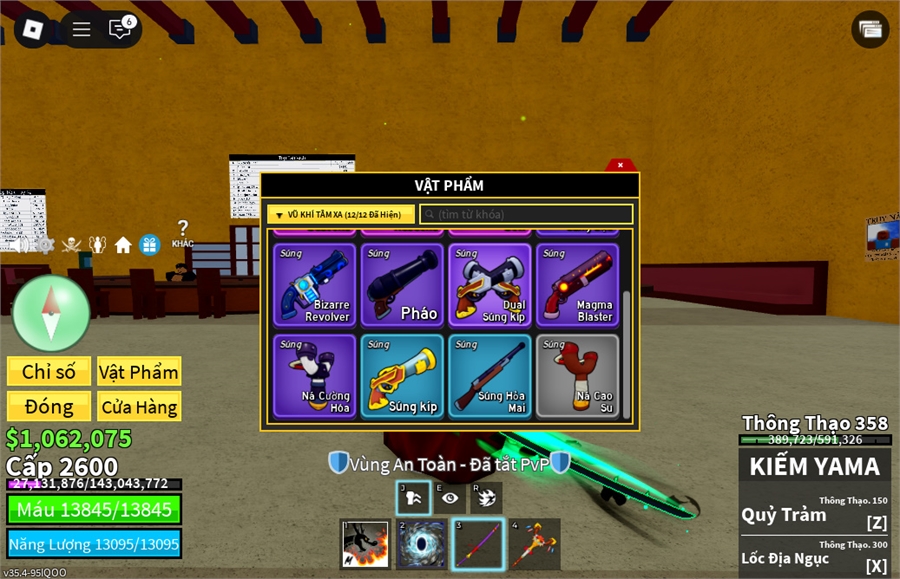Select the Dual Súng Kíp item
The height and width of the screenshot is (579, 900).
(x=490, y=285)
